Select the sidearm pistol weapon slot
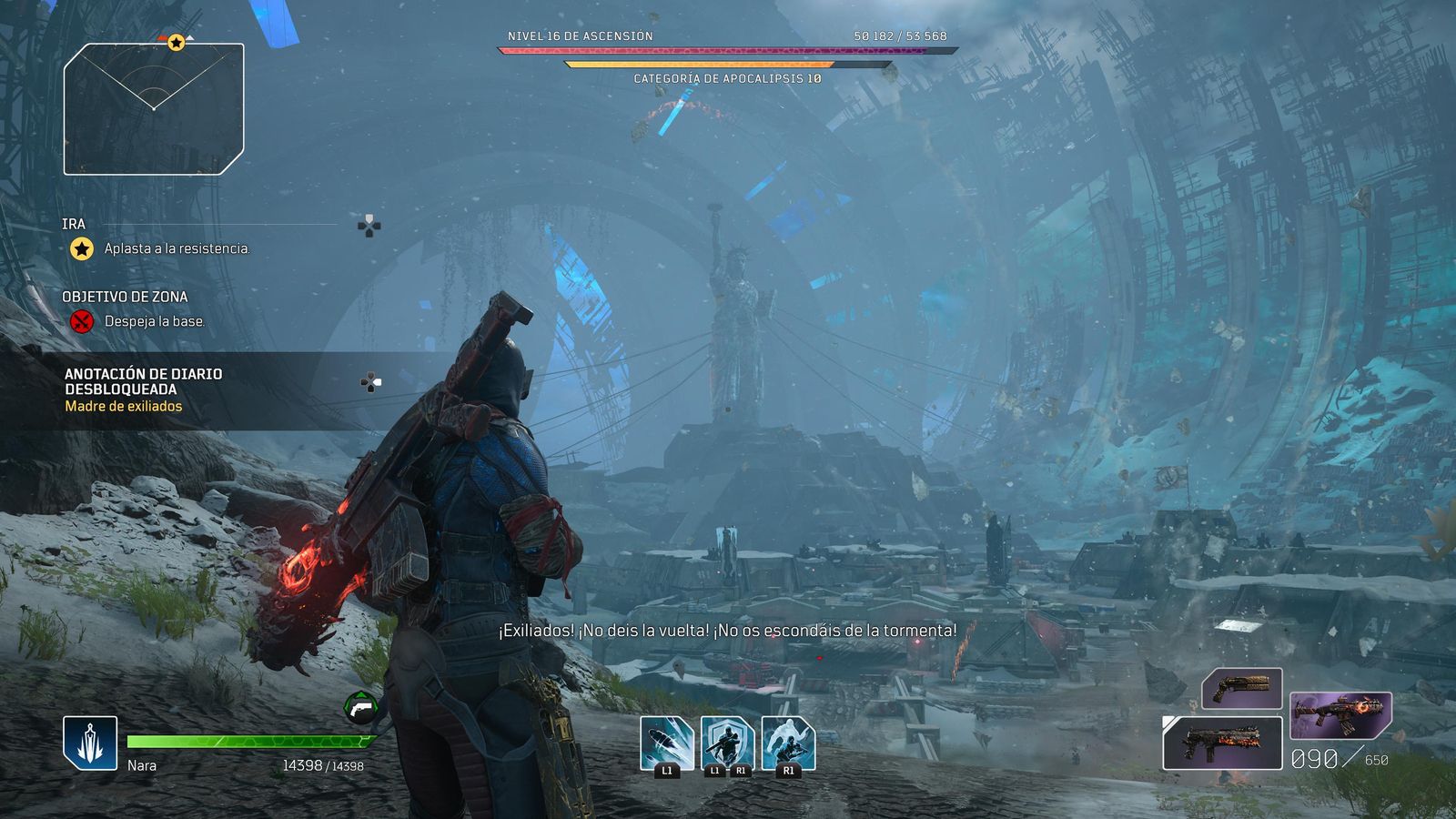The width and height of the screenshot is (1456, 819). (1242, 688)
